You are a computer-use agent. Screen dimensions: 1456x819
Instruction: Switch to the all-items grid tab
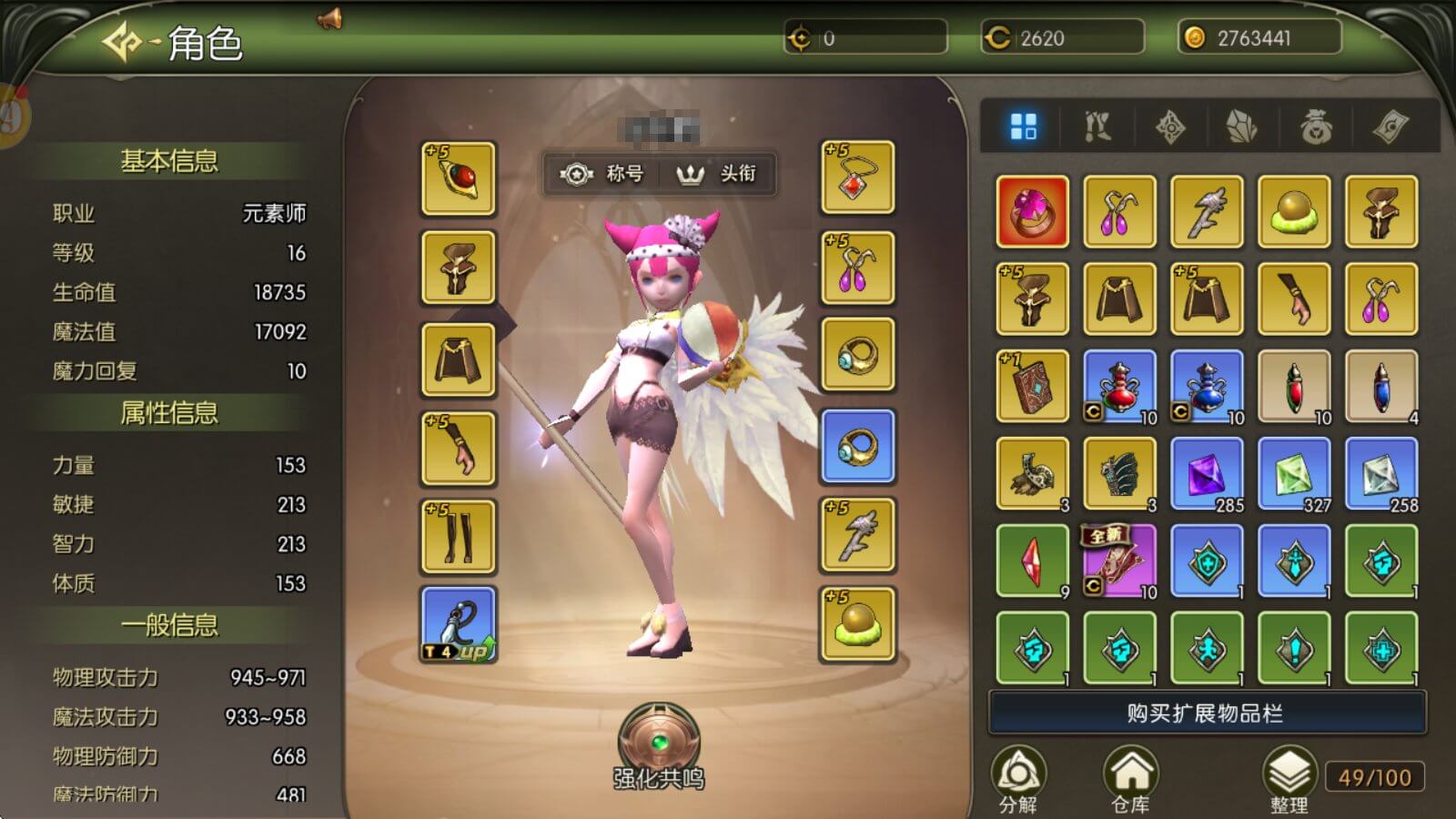1024,127
